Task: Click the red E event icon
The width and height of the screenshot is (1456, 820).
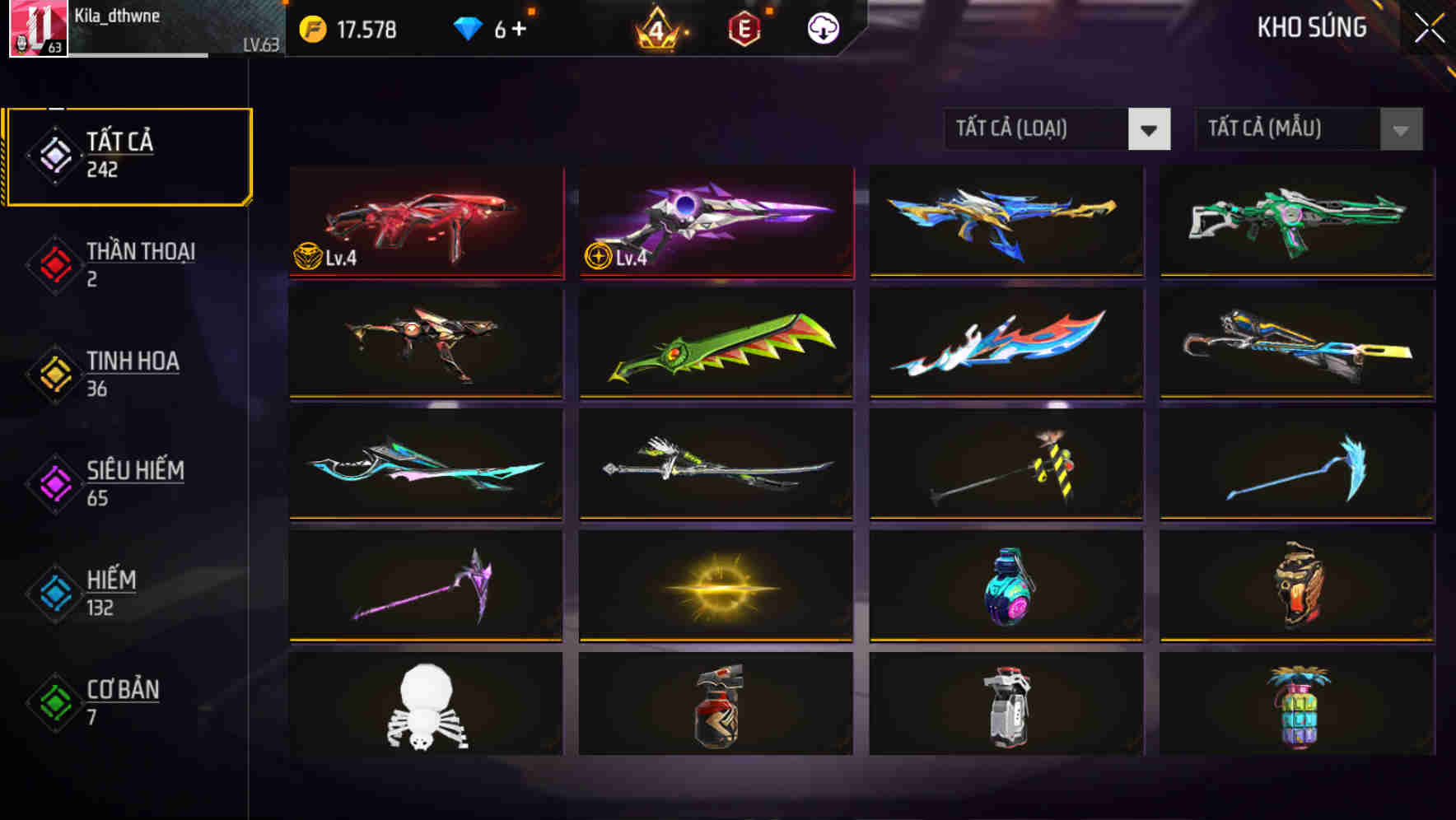Action: [745, 29]
